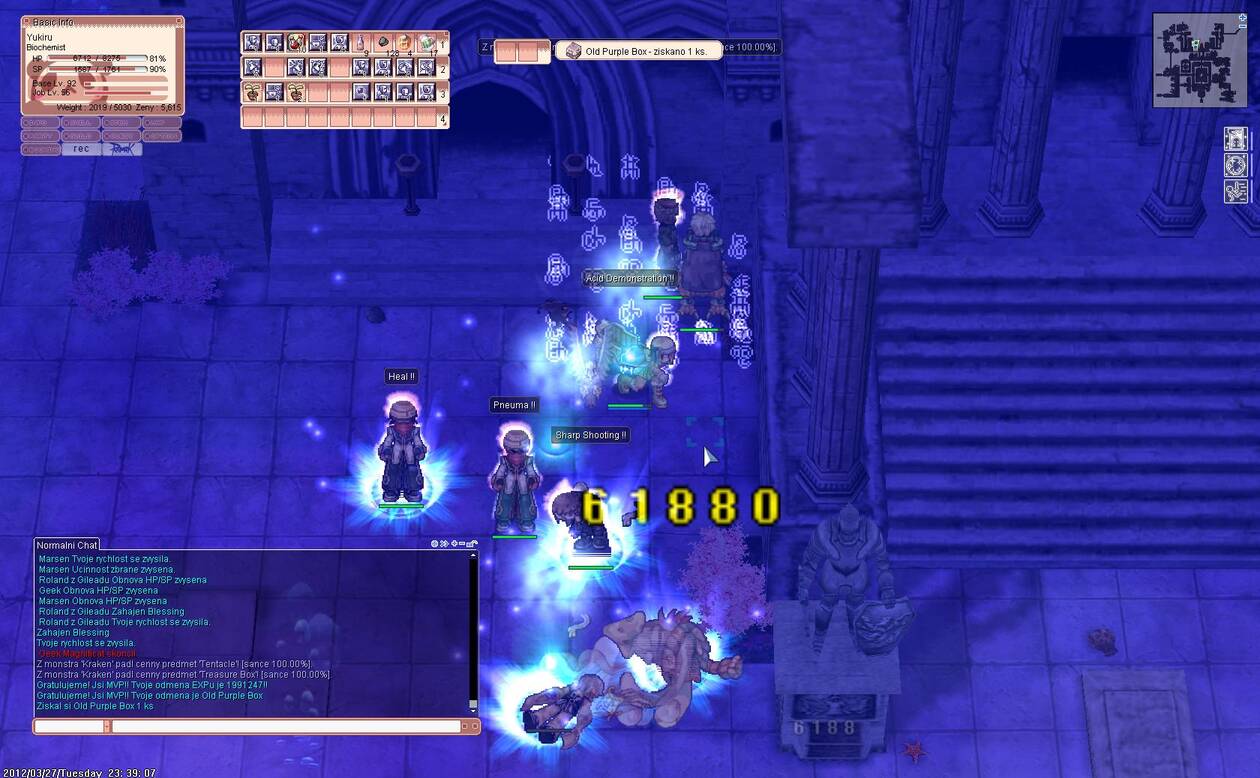Select the Normalni Chat tab

tap(67, 545)
